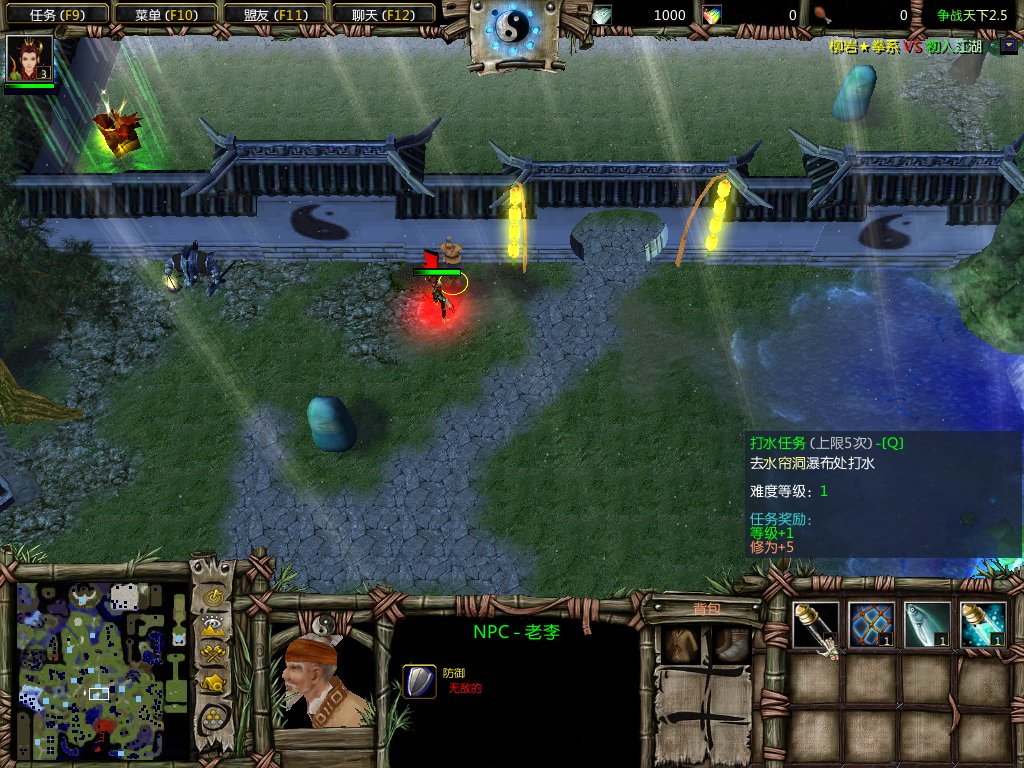Toggle creep camp display on minimap
This screenshot has width=1024, height=768.
tap(212, 683)
